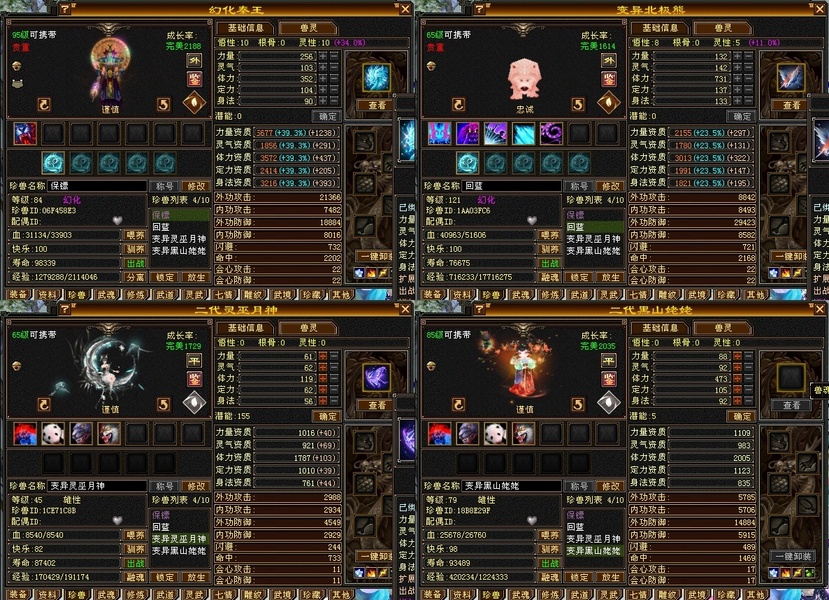Add a point to 力量 for 二代灵巫月神
Screen dimensions: 829x600
tap(323, 356)
